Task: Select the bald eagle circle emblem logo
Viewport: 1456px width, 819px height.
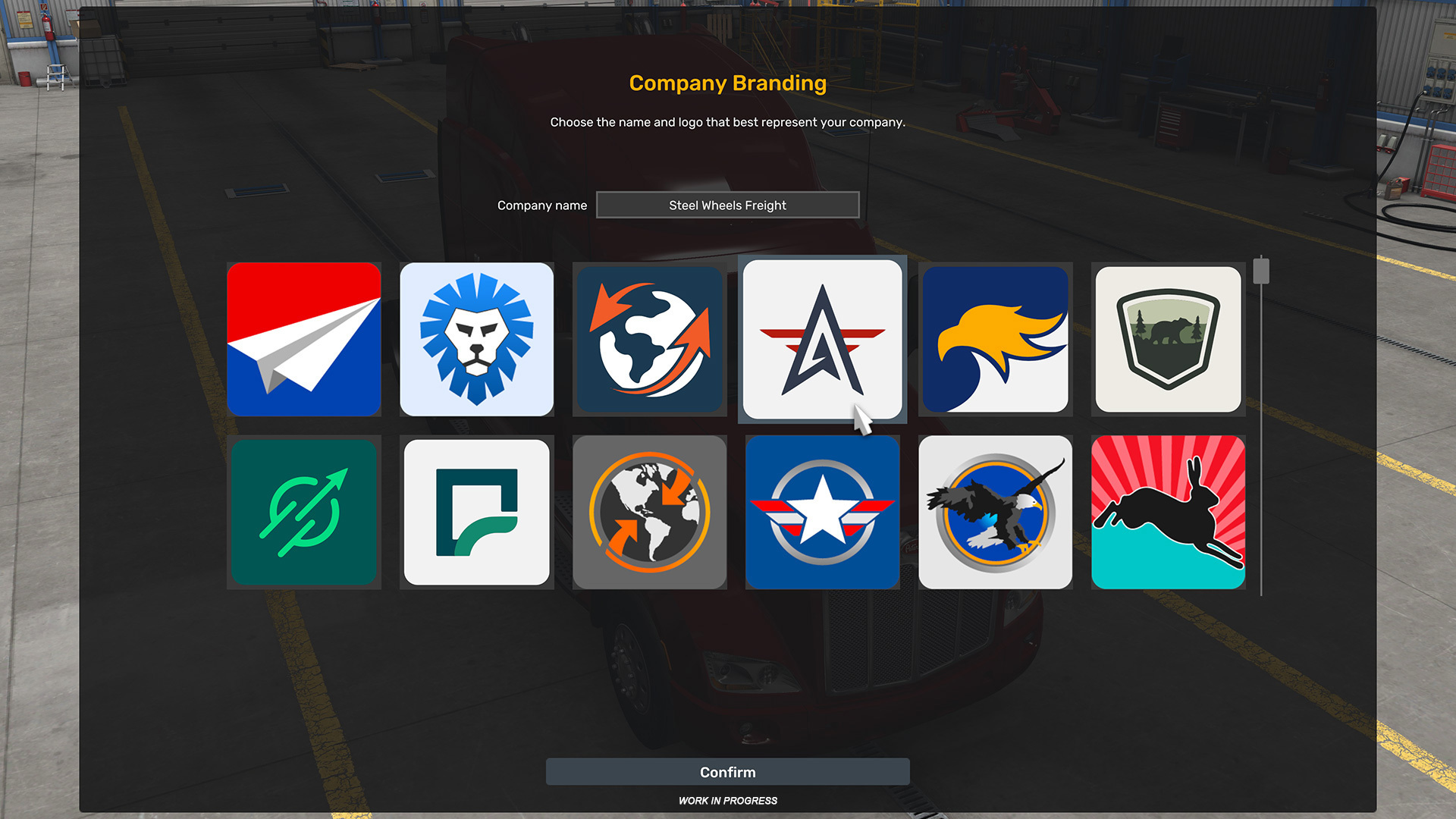Action: click(x=995, y=512)
